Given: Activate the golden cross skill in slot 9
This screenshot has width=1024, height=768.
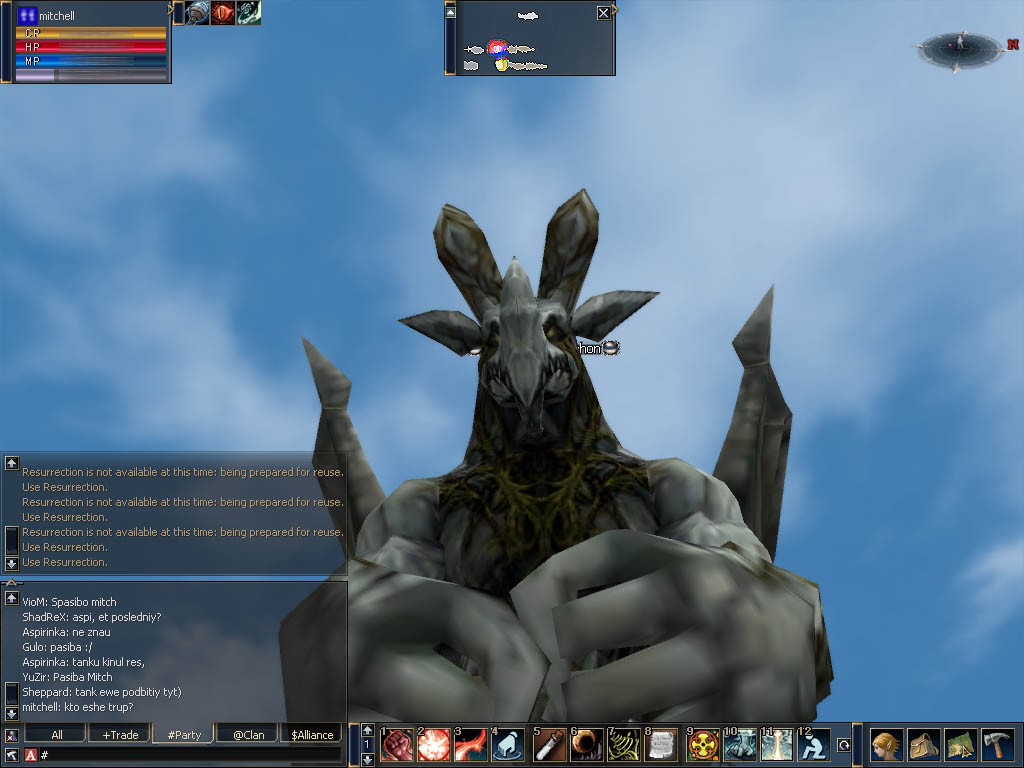Looking at the screenshot, I should pos(703,745).
